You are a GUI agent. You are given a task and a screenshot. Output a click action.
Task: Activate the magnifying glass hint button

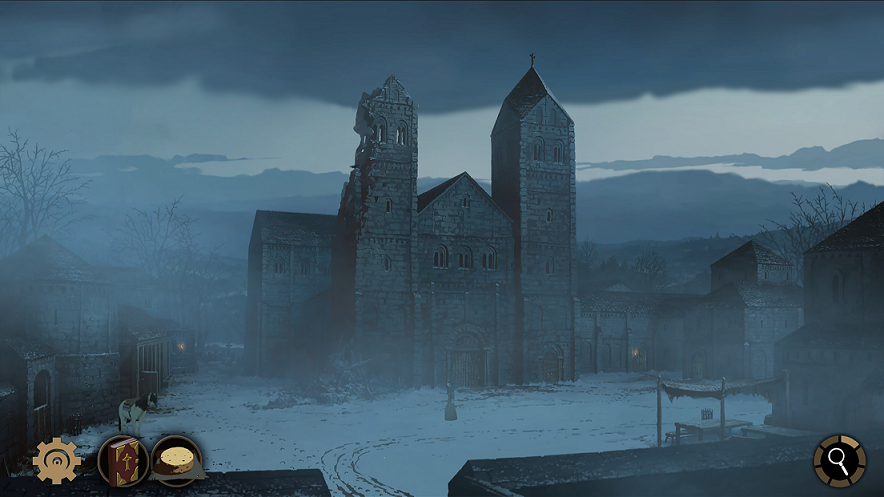coord(839,460)
